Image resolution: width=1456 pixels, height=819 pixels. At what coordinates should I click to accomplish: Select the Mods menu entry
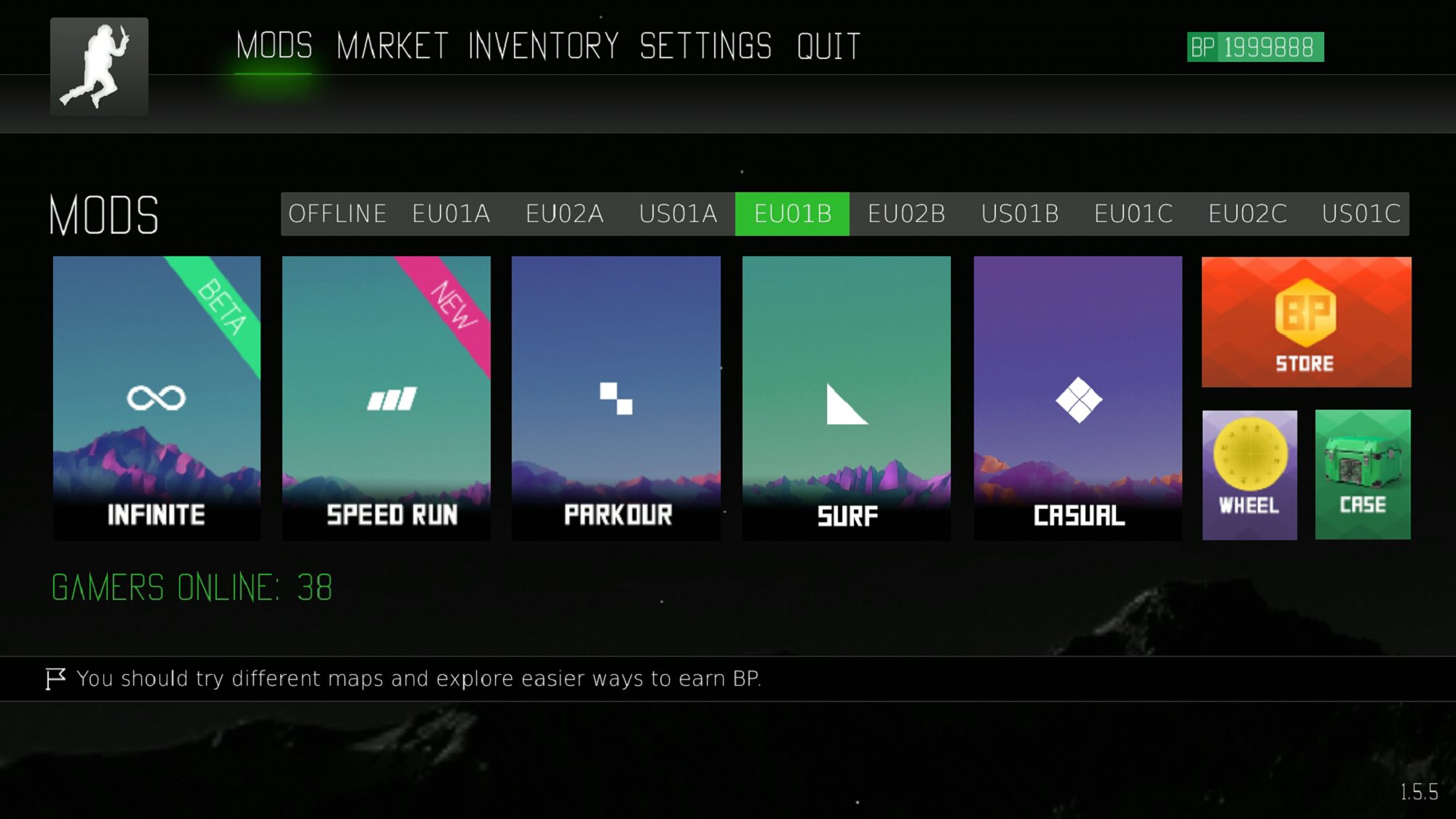click(274, 47)
